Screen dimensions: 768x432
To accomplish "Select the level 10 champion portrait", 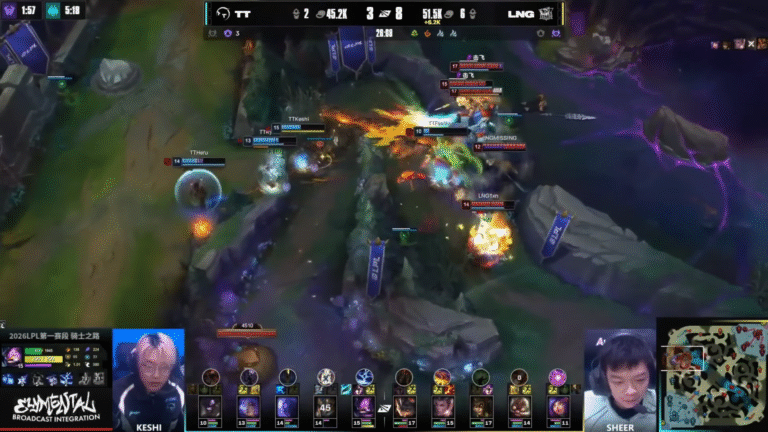I will click(x=211, y=406).
